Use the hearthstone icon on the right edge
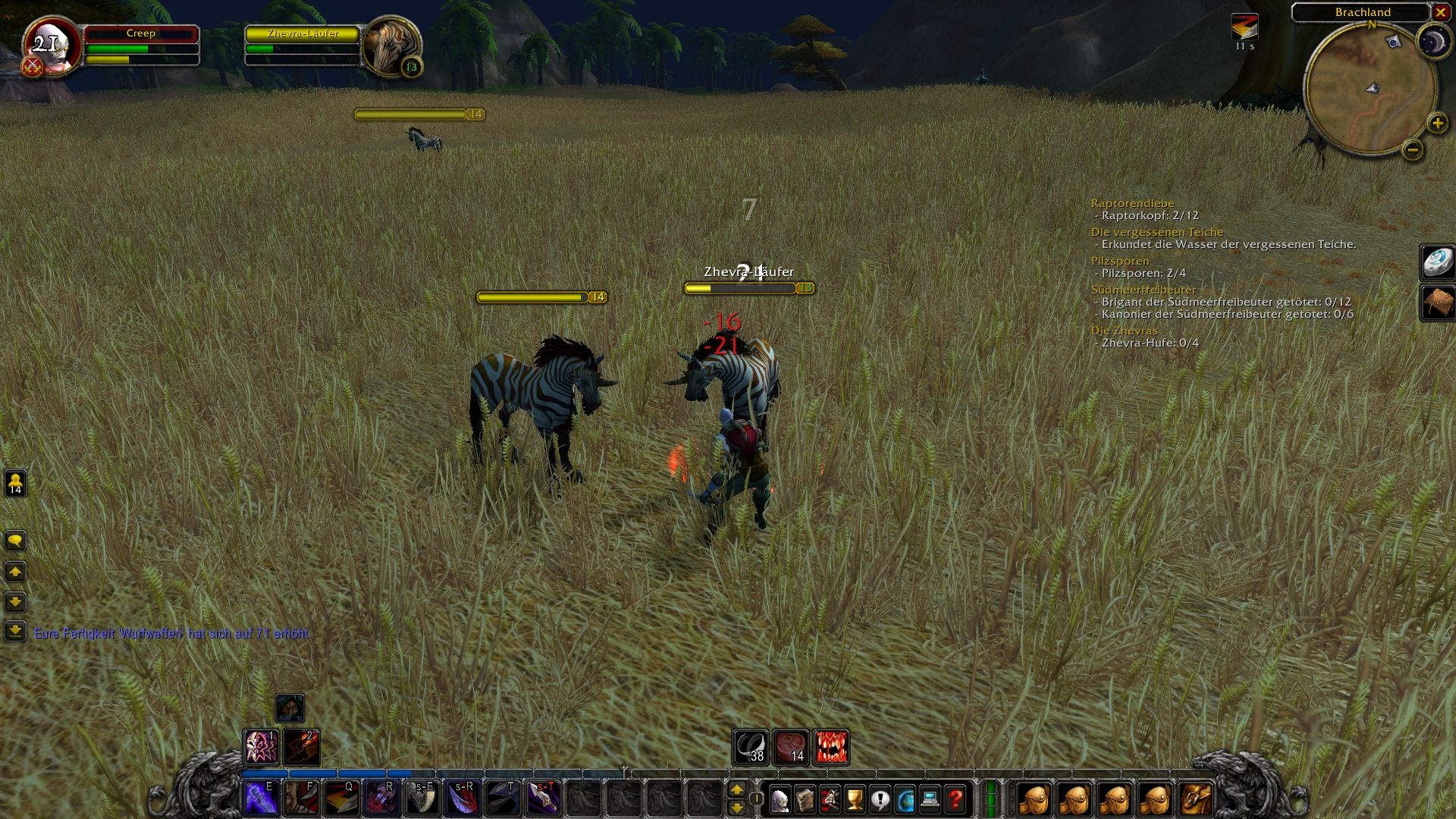Viewport: 1456px width, 819px height. tap(1437, 262)
